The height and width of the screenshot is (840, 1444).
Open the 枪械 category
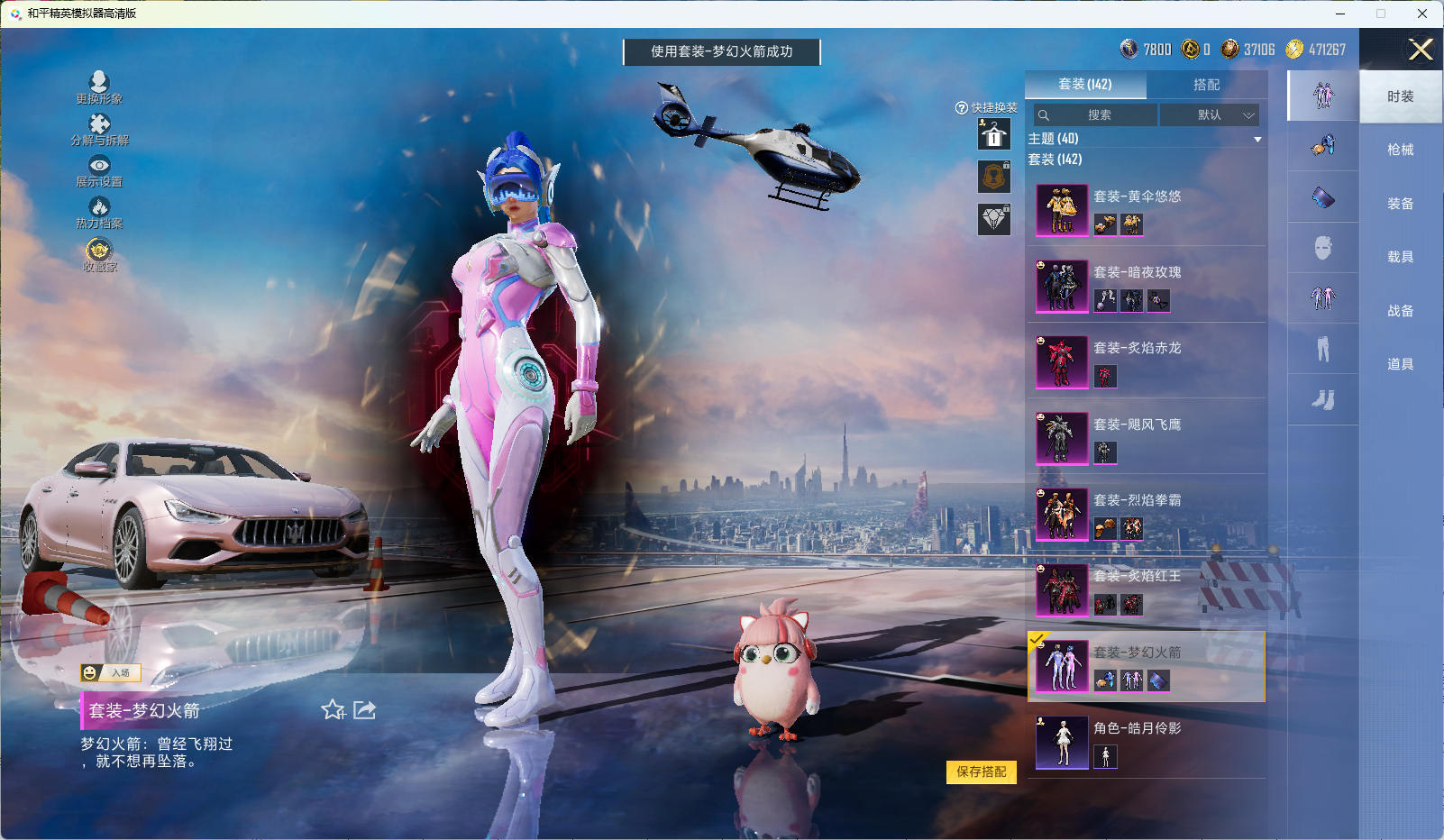1400,150
